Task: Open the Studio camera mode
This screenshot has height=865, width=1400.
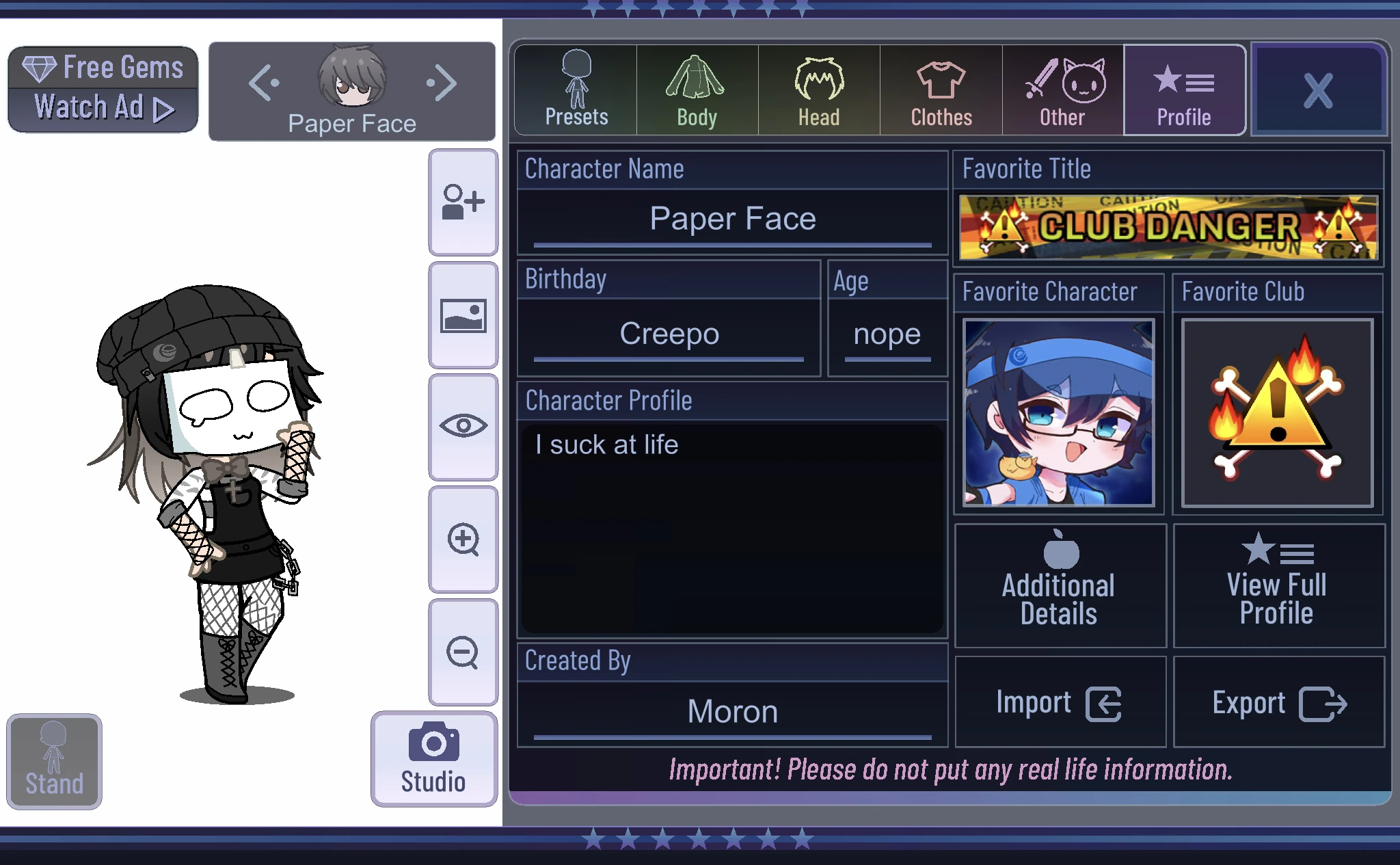Action: pyautogui.click(x=433, y=754)
